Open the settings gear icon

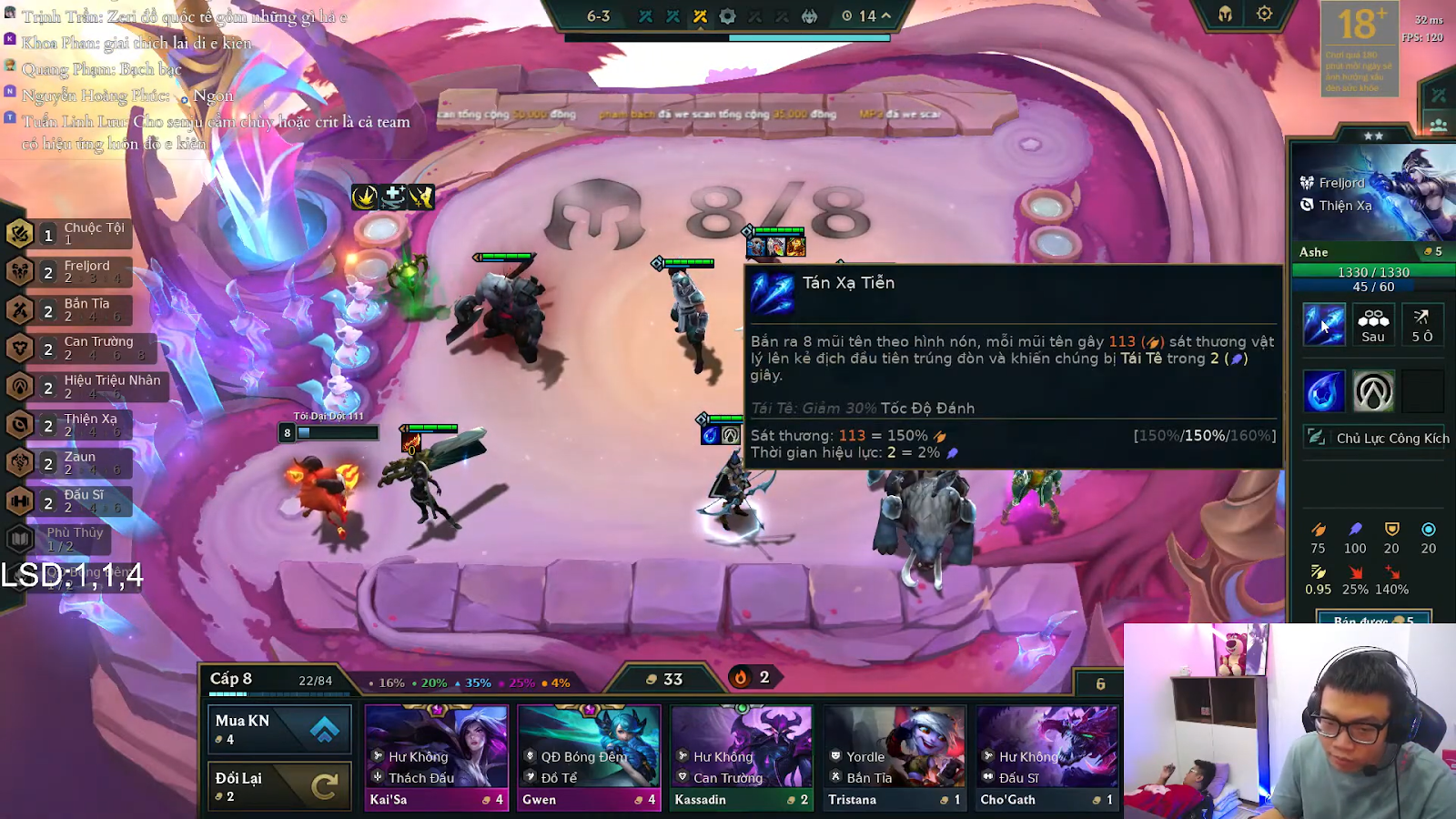1264,15
